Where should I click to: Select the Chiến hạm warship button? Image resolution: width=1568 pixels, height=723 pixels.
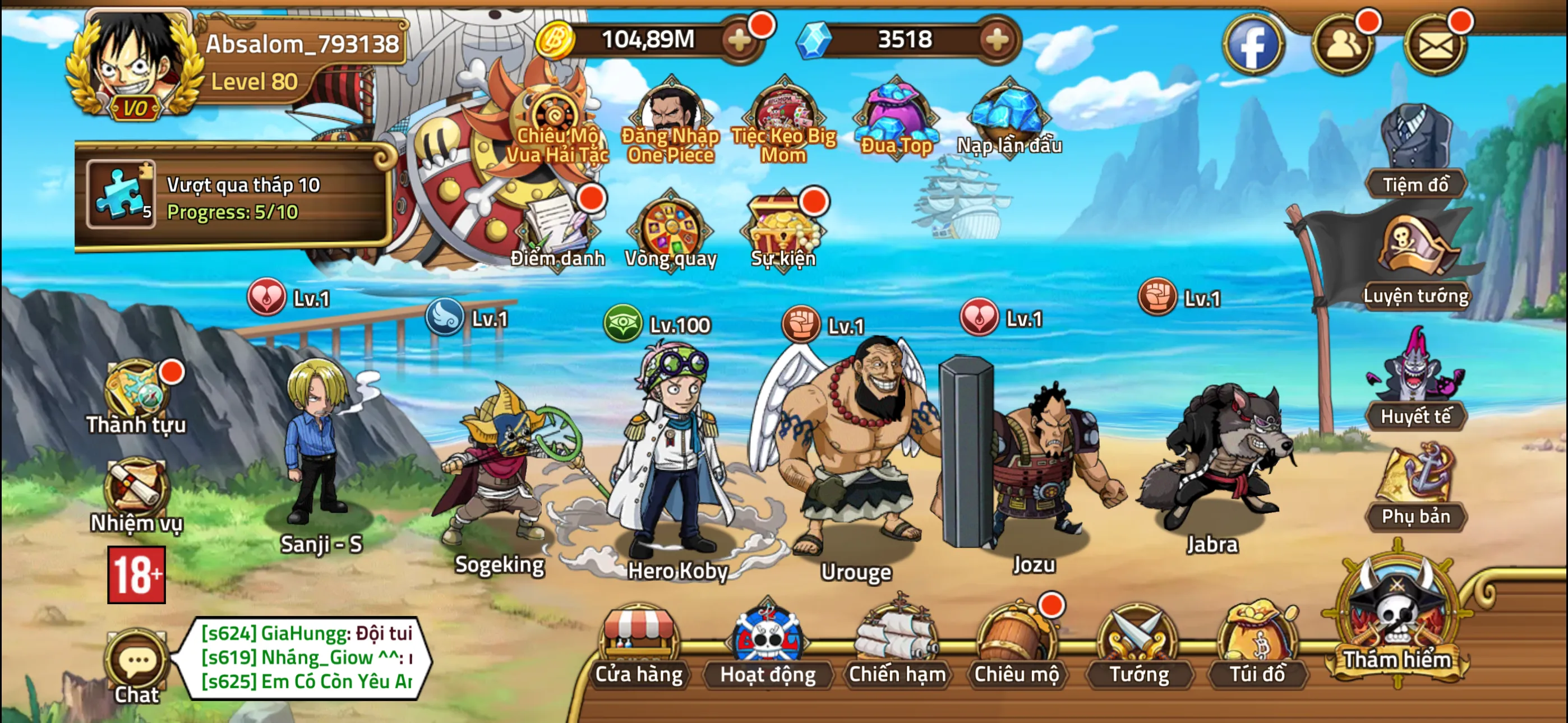pos(897,646)
